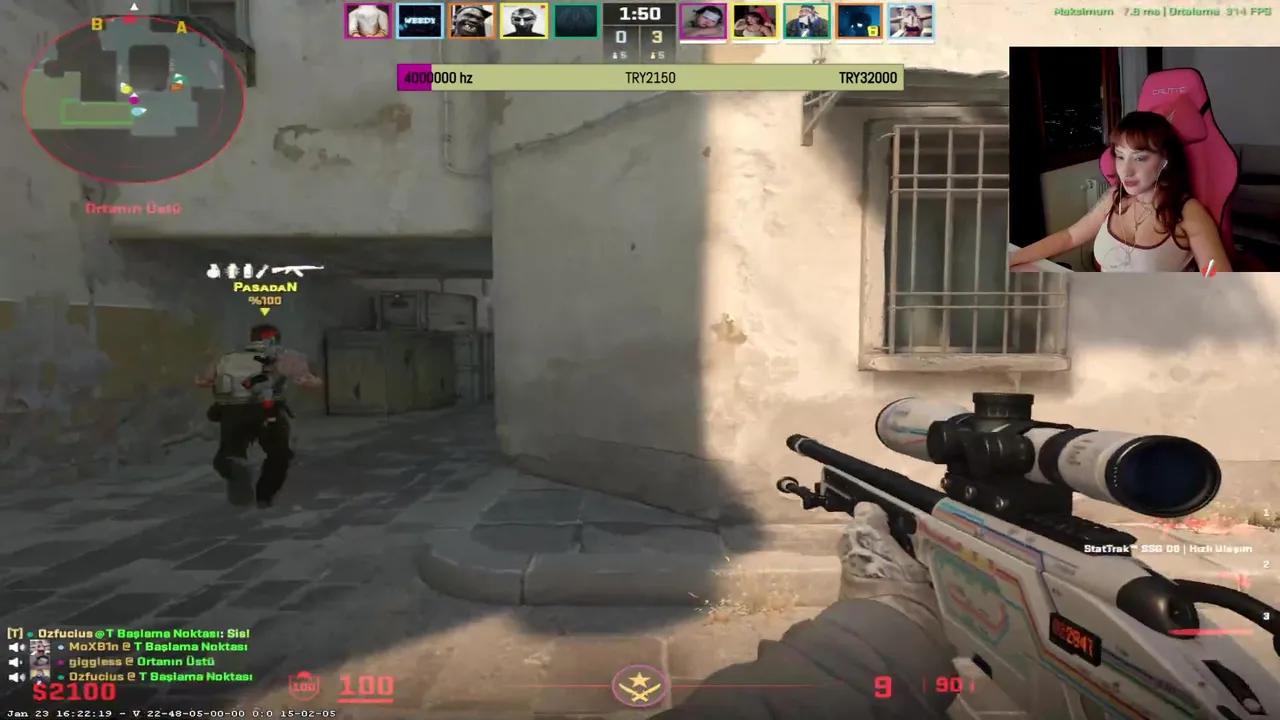Mute the speaker icon beside Ozfucius's last message
Screen dimensions: 1280x720
pos(15,677)
